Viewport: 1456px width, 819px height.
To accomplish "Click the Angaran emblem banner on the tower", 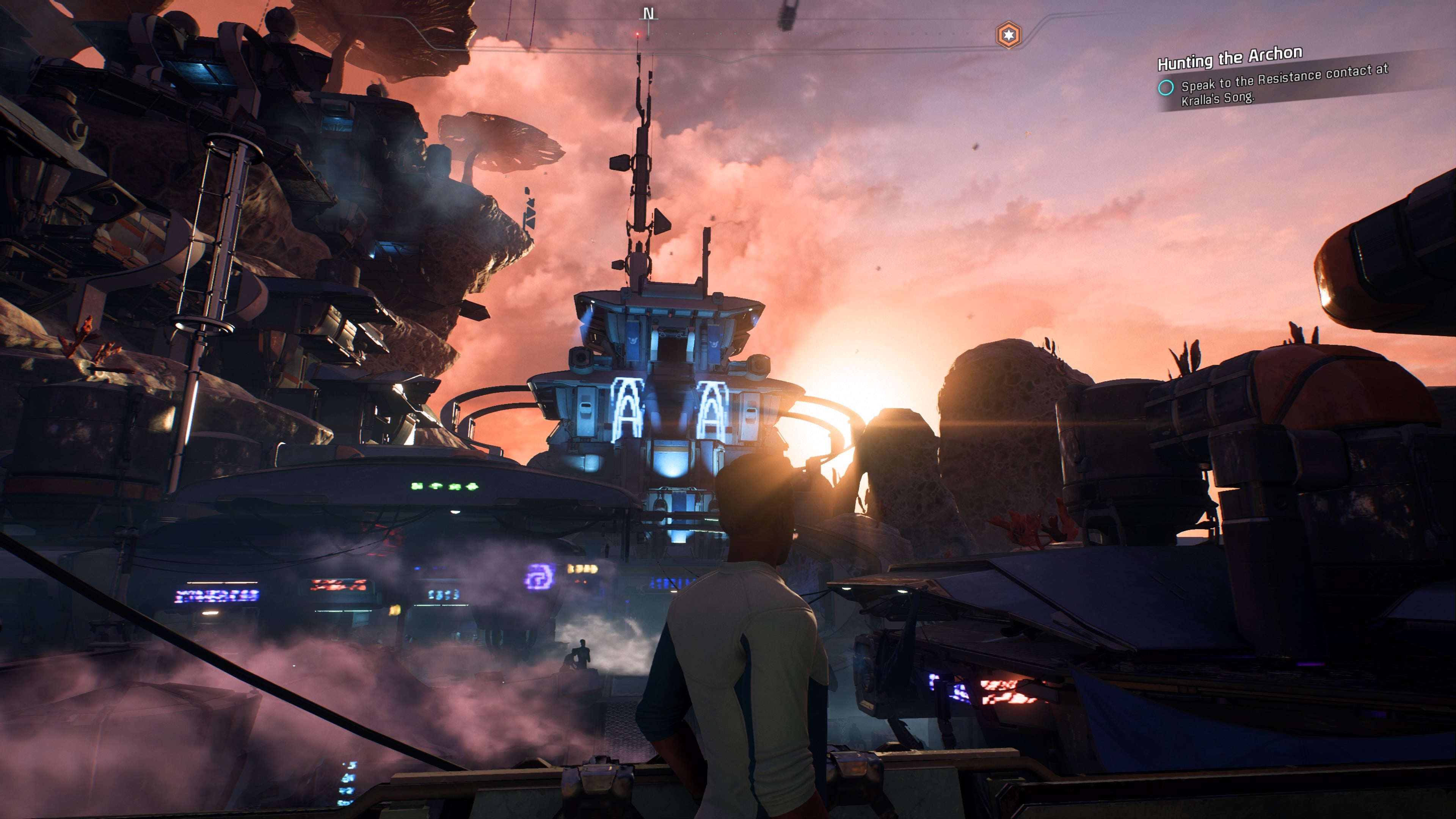I will point(634,342).
